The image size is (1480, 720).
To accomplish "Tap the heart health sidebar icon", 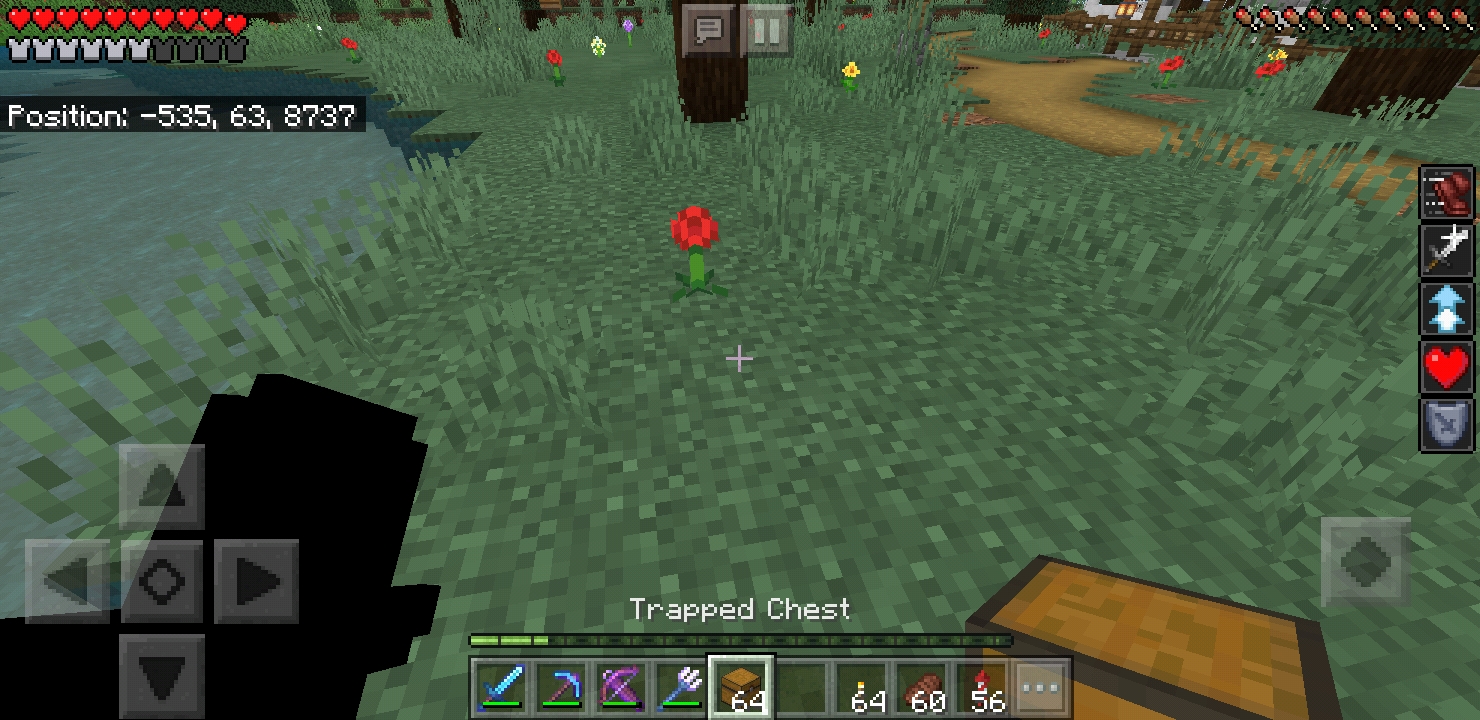I will 1447,367.
